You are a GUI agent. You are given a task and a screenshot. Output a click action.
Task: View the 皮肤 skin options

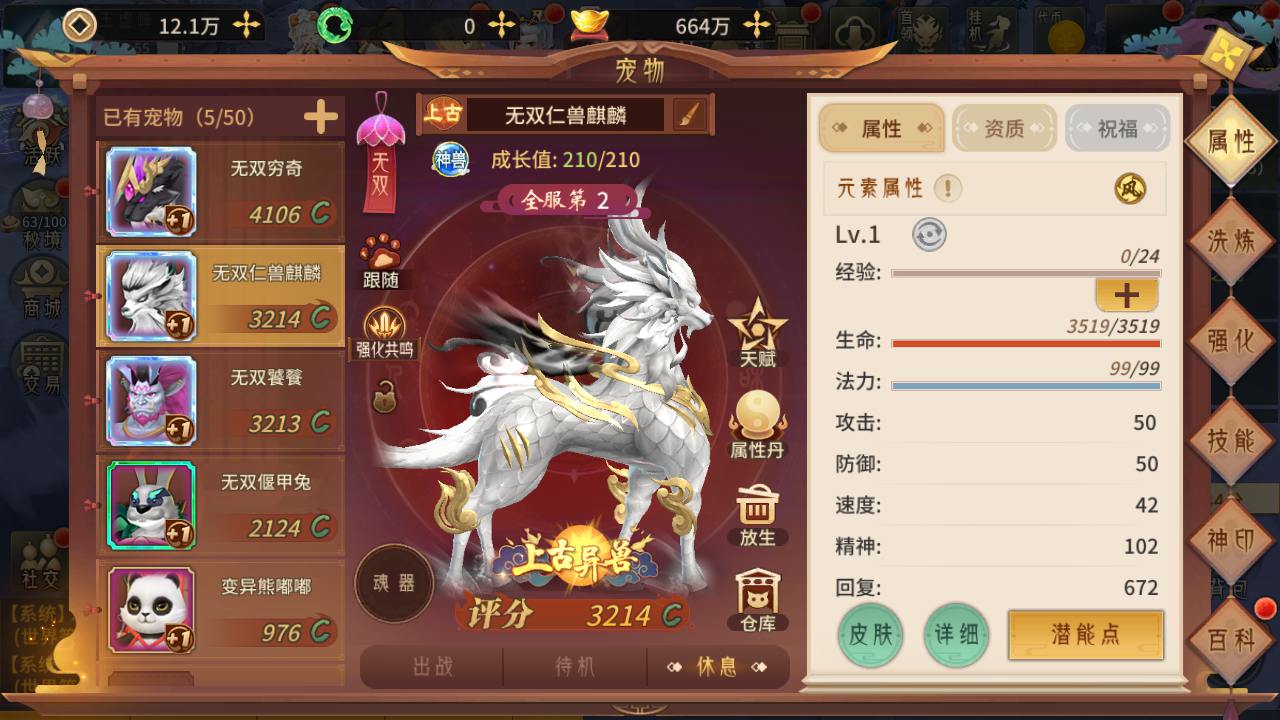click(x=870, y=636)
